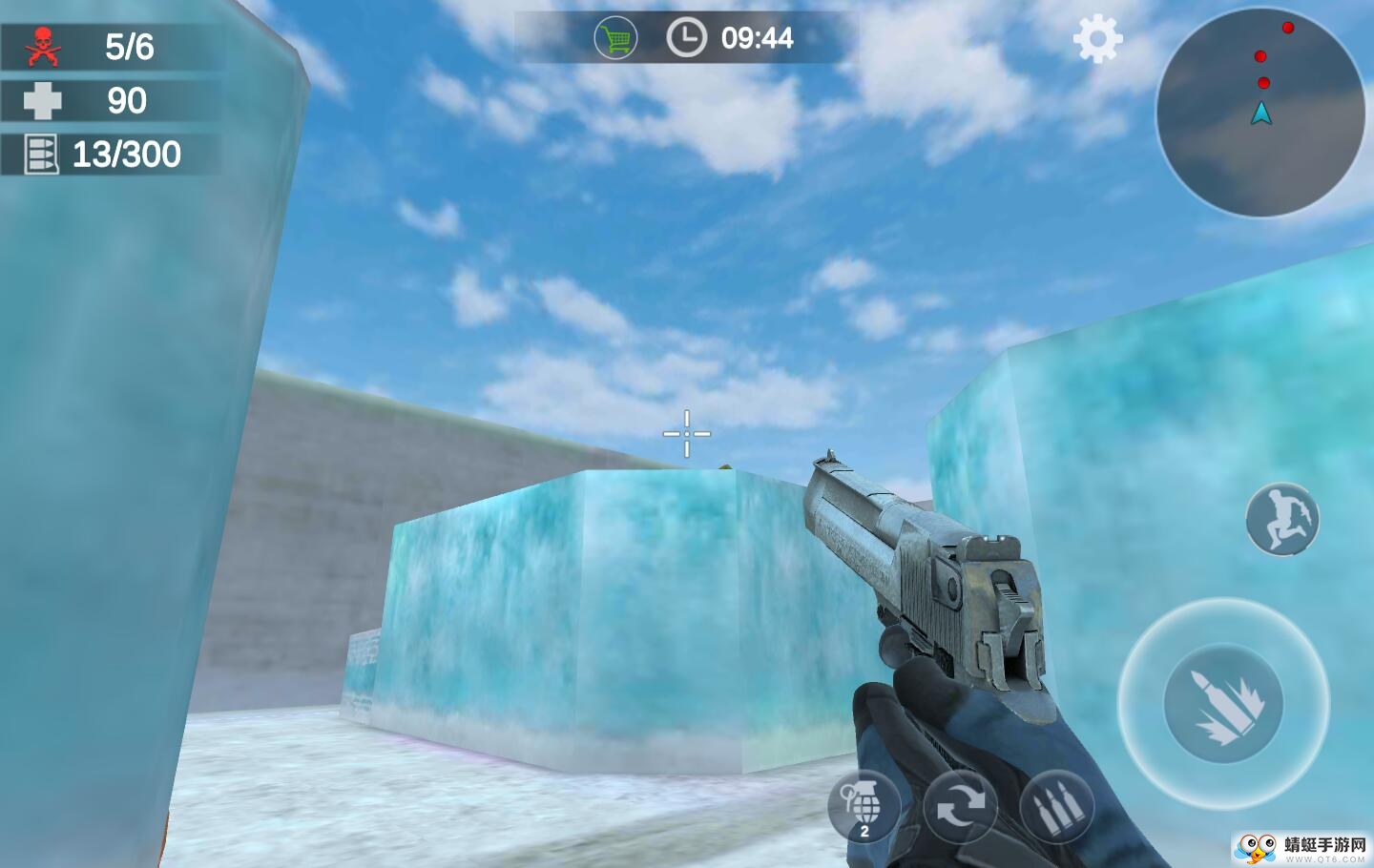1374x868 pixels.
Task: Open settings with the gear icon
Action: 1097,39
